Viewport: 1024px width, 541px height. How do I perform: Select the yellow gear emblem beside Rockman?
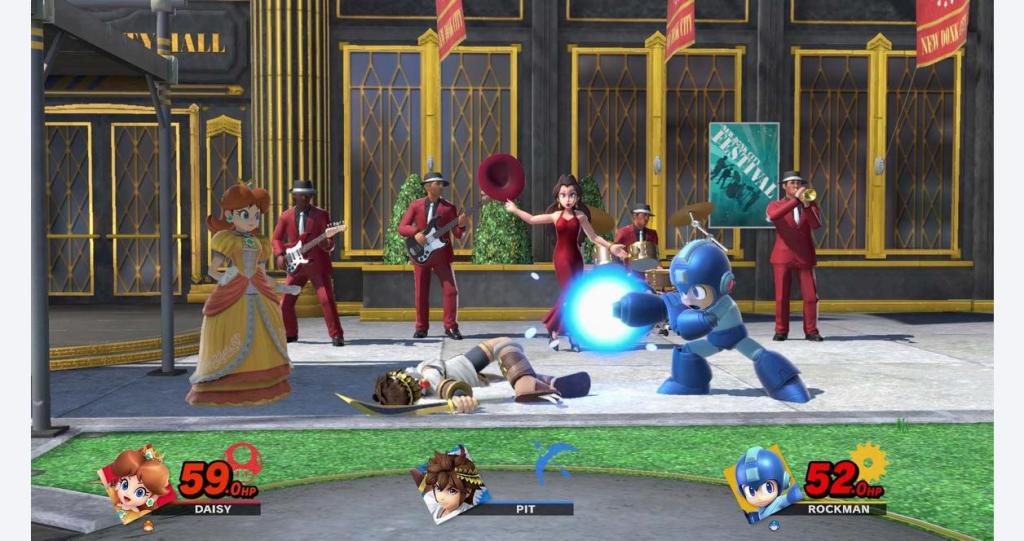tap(869, 461)
